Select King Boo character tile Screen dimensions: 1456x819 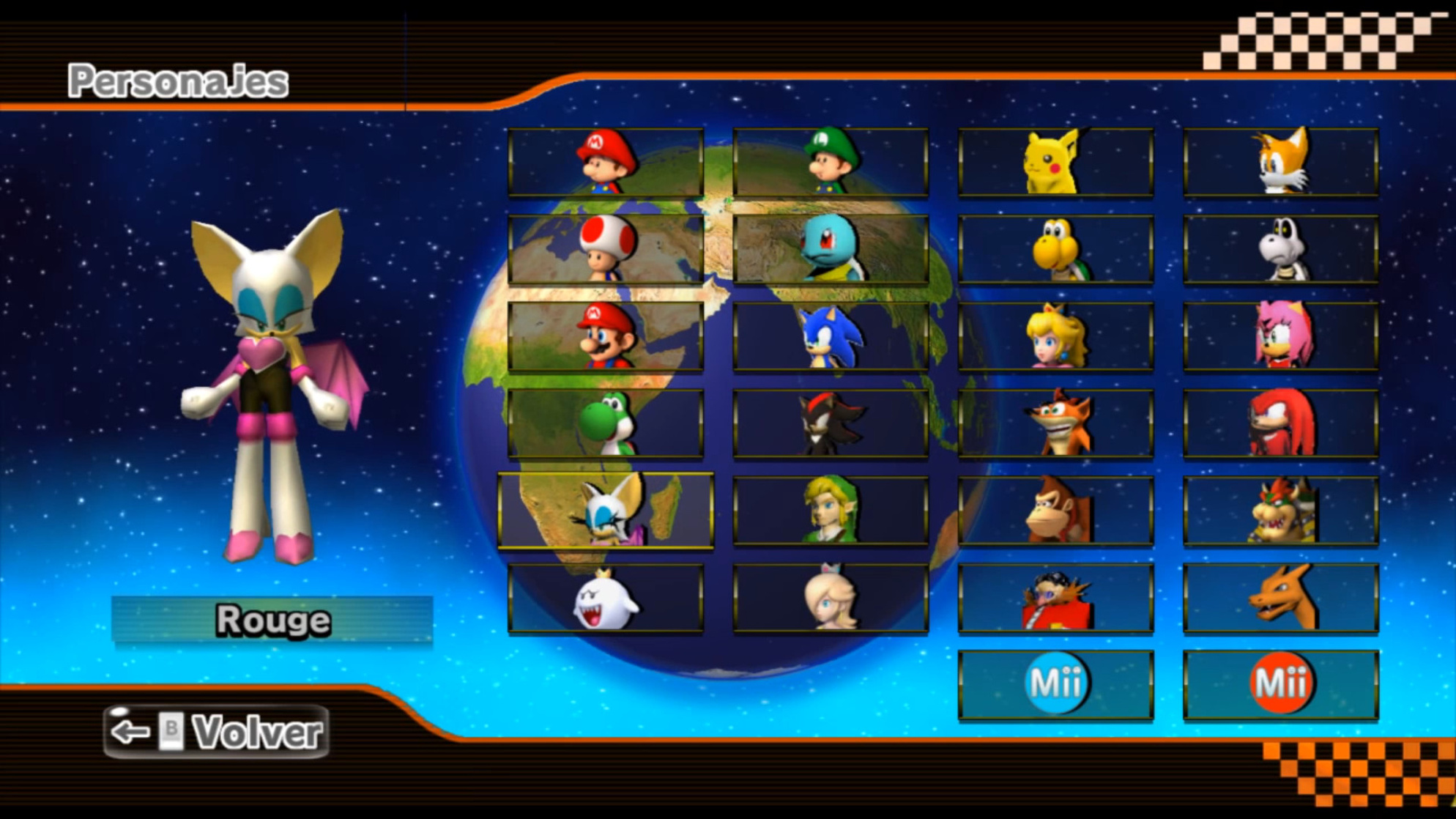point(606,598)
